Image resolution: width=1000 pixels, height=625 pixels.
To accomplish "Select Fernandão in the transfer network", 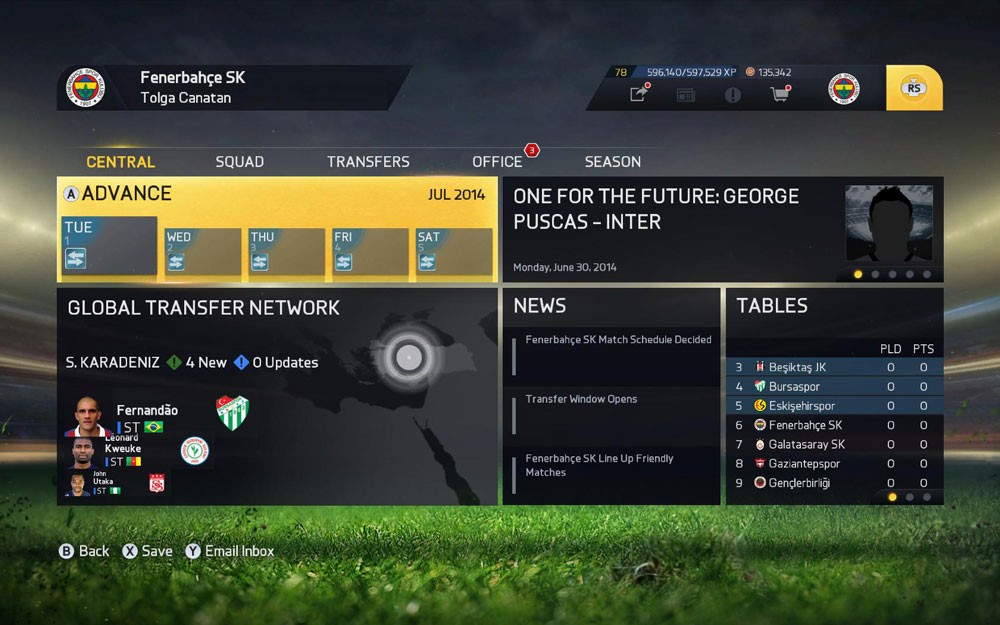I will click(146, 411).
